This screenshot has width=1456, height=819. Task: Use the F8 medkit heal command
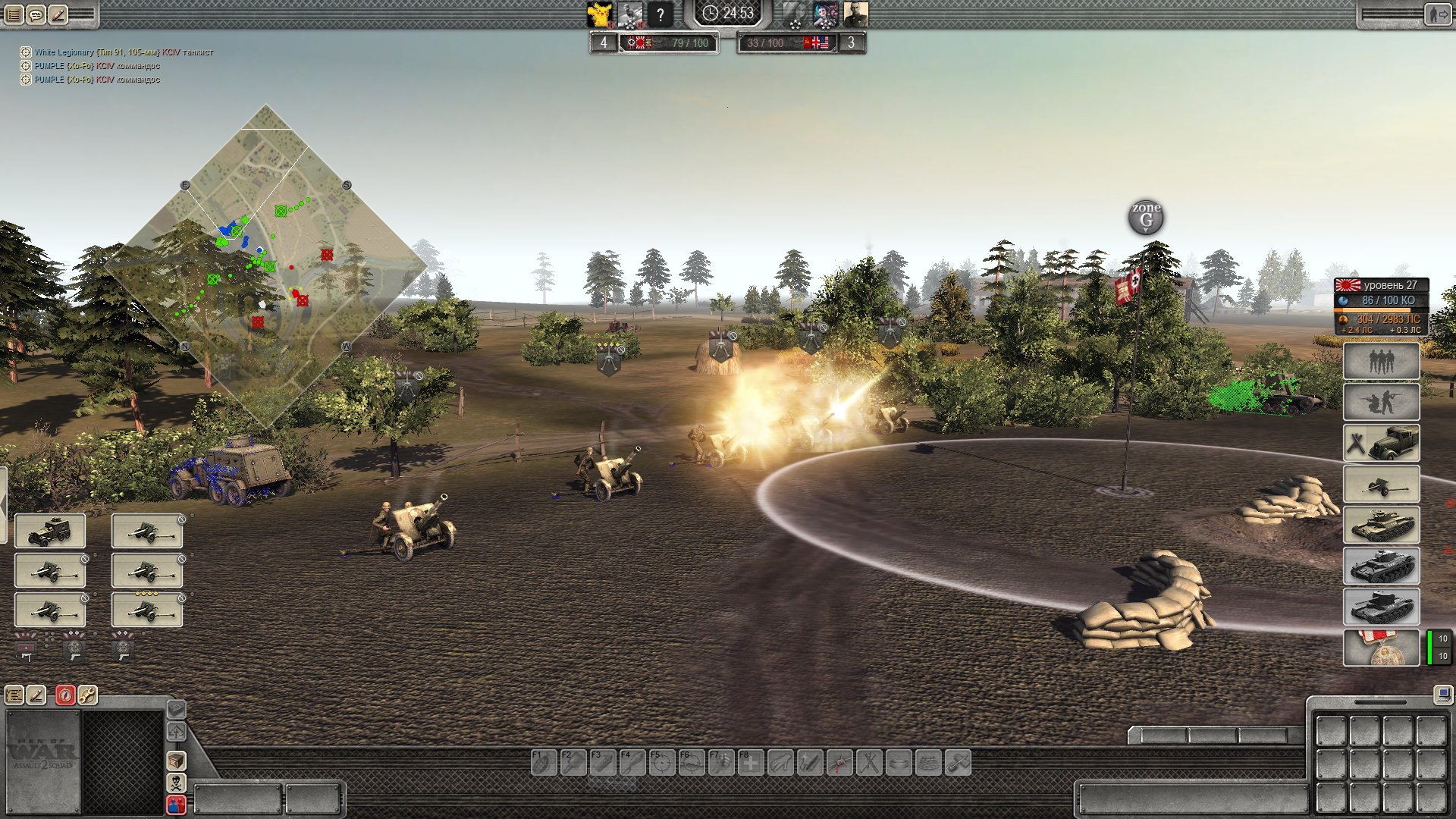pos(750,762)
